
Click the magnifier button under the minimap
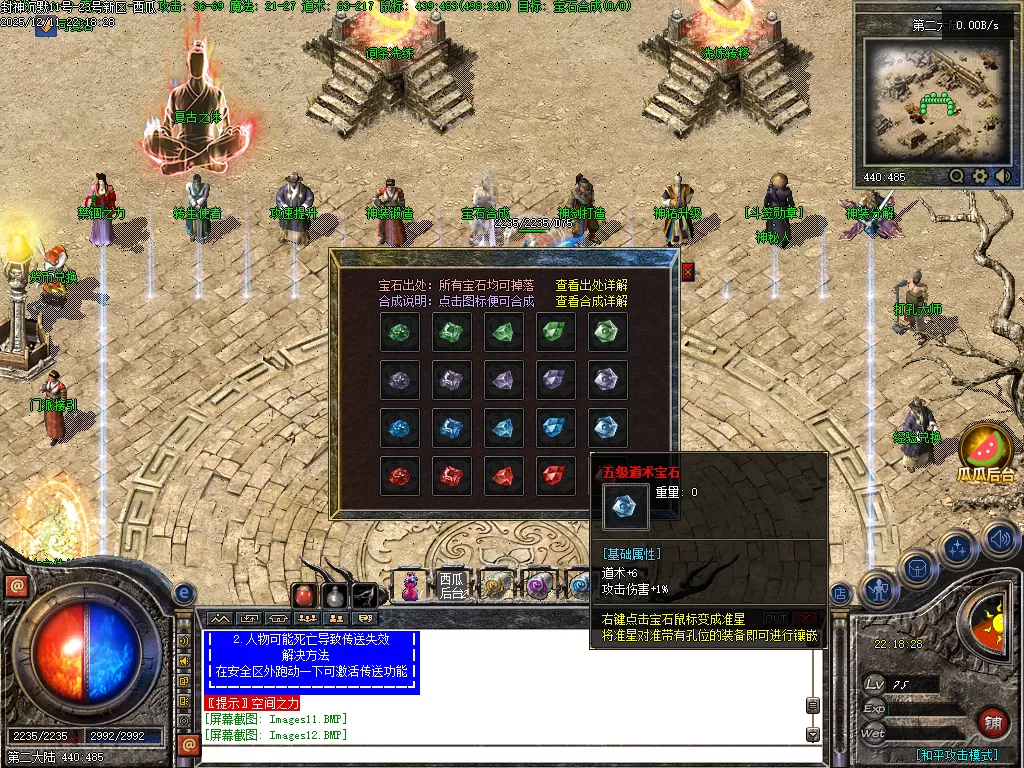coord(957,176)
